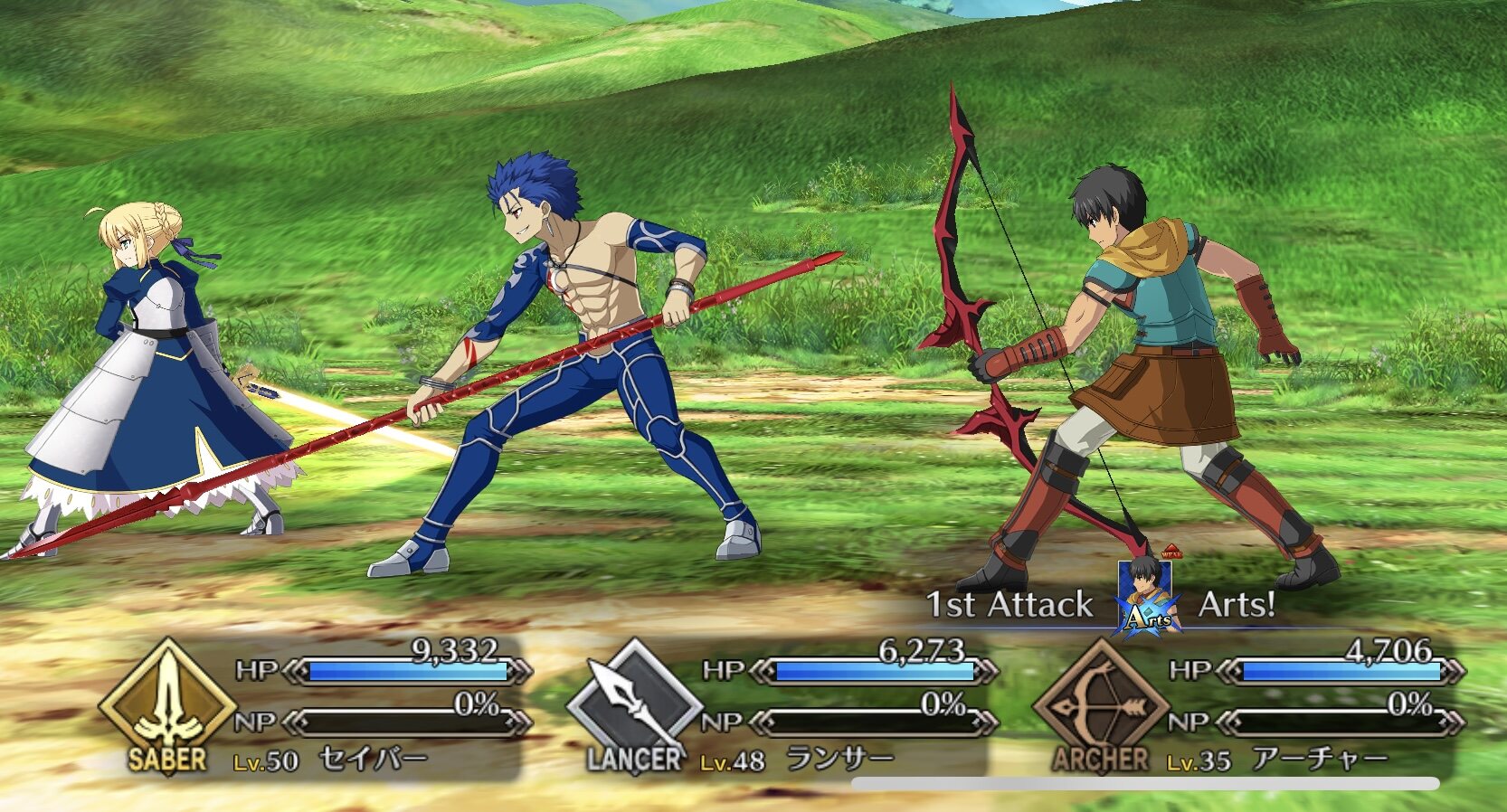1507x812 pixels.
Task: Click the Arts card portrait thumbnail
Action: tap(1145, 599)
